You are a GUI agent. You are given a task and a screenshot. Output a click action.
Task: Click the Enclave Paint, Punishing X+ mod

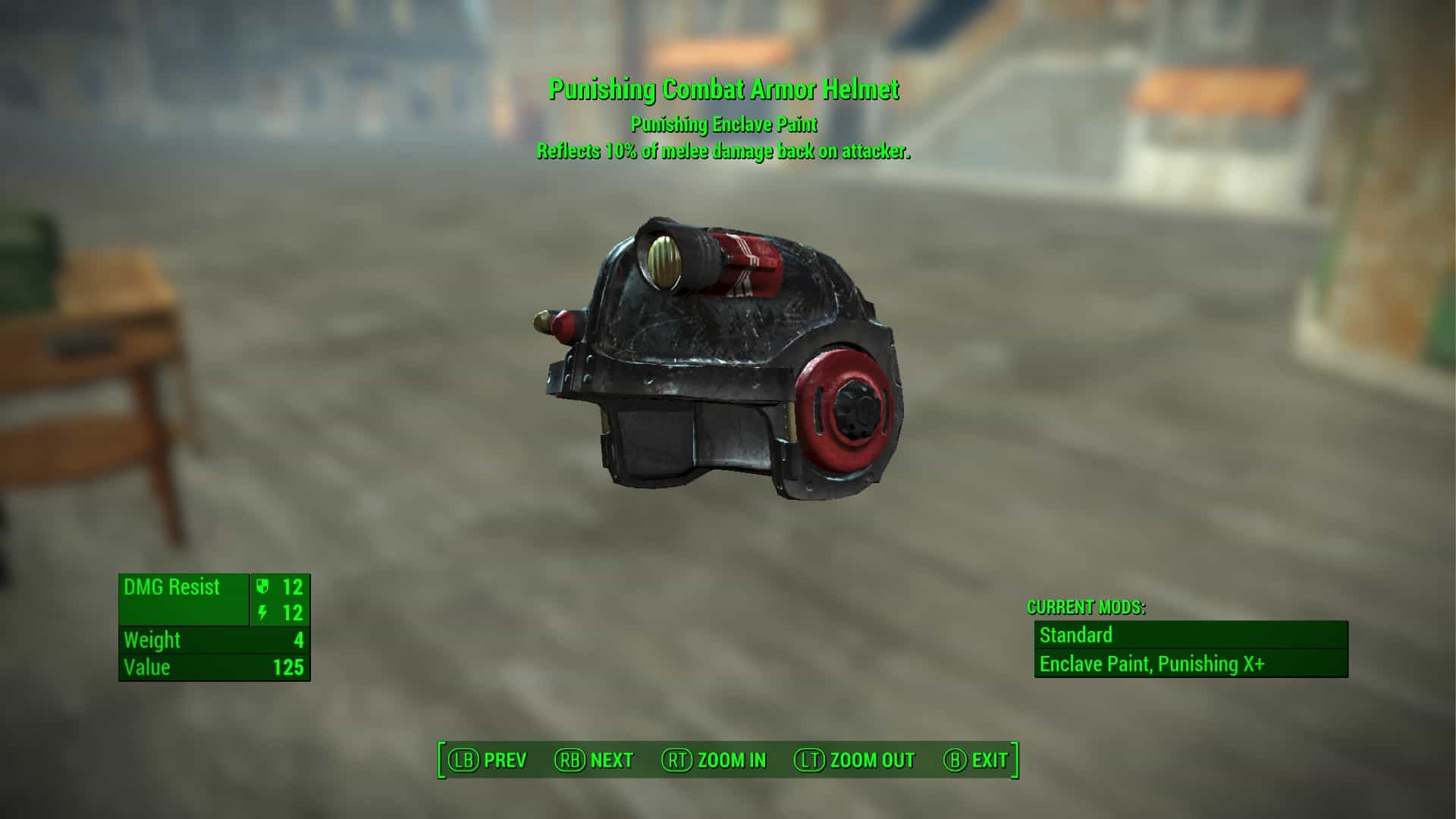(1191, 664)
